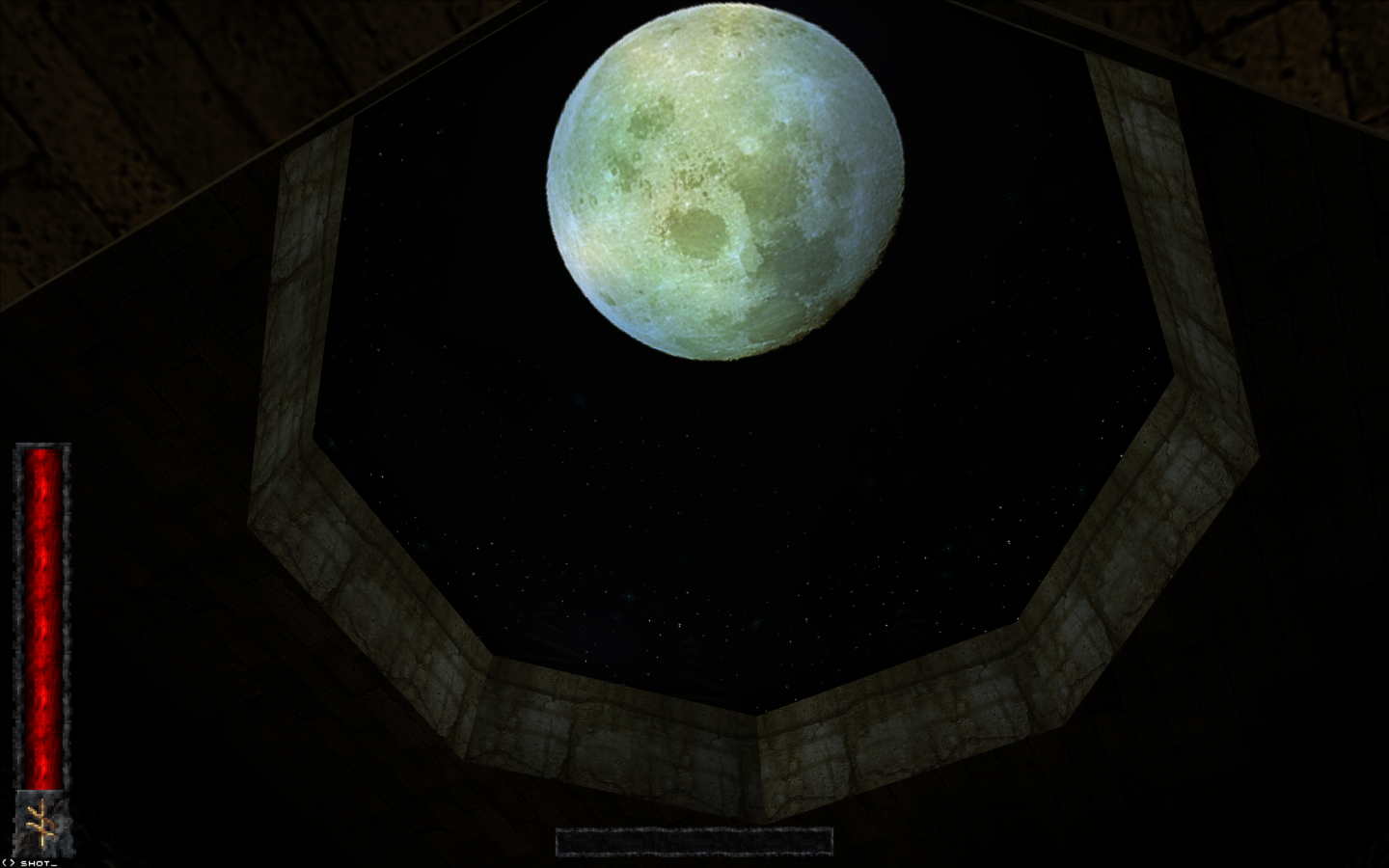The height and width of the screenshot is (868, 1389).
Task: Click the angle-bracket prompt symbol
Action: [9, 863]
